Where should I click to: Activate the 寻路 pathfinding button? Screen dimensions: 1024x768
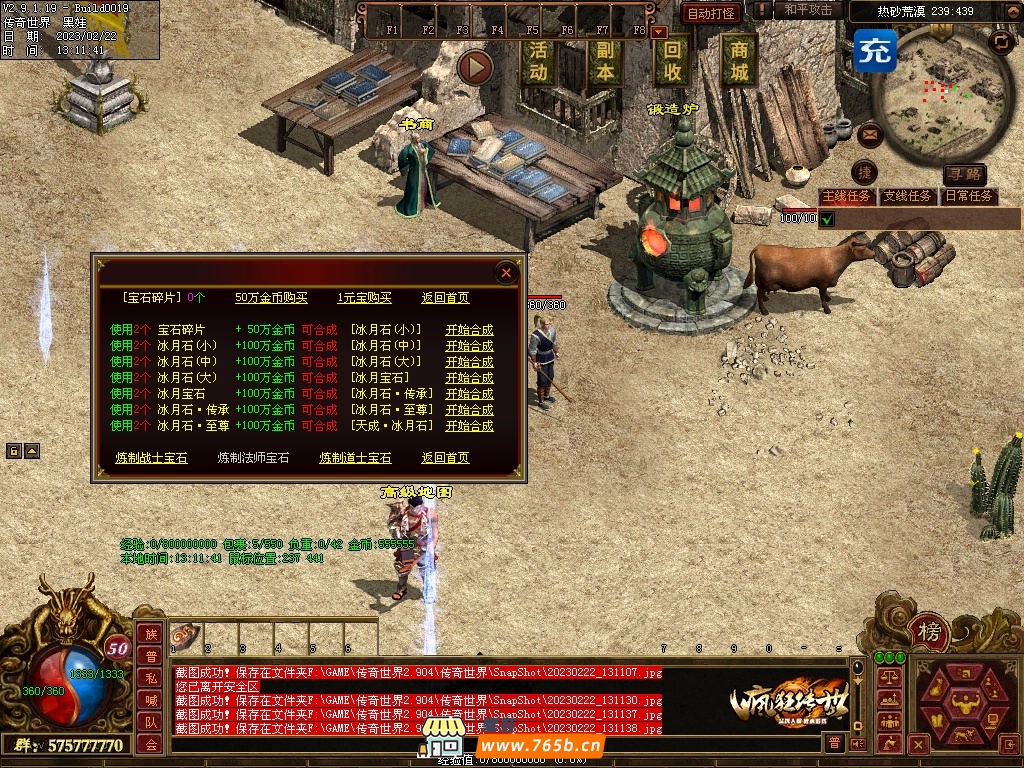964,175
